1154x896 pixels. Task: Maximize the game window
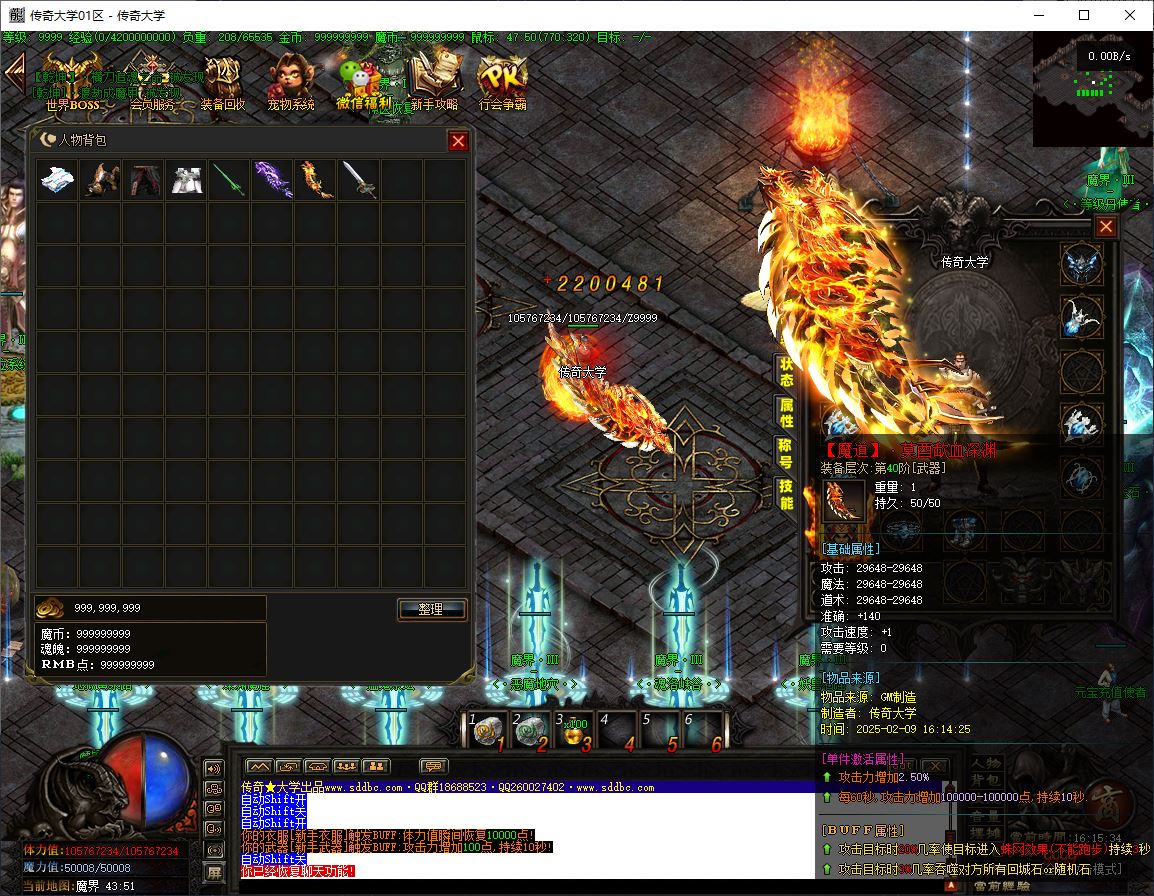(1084, 15)
